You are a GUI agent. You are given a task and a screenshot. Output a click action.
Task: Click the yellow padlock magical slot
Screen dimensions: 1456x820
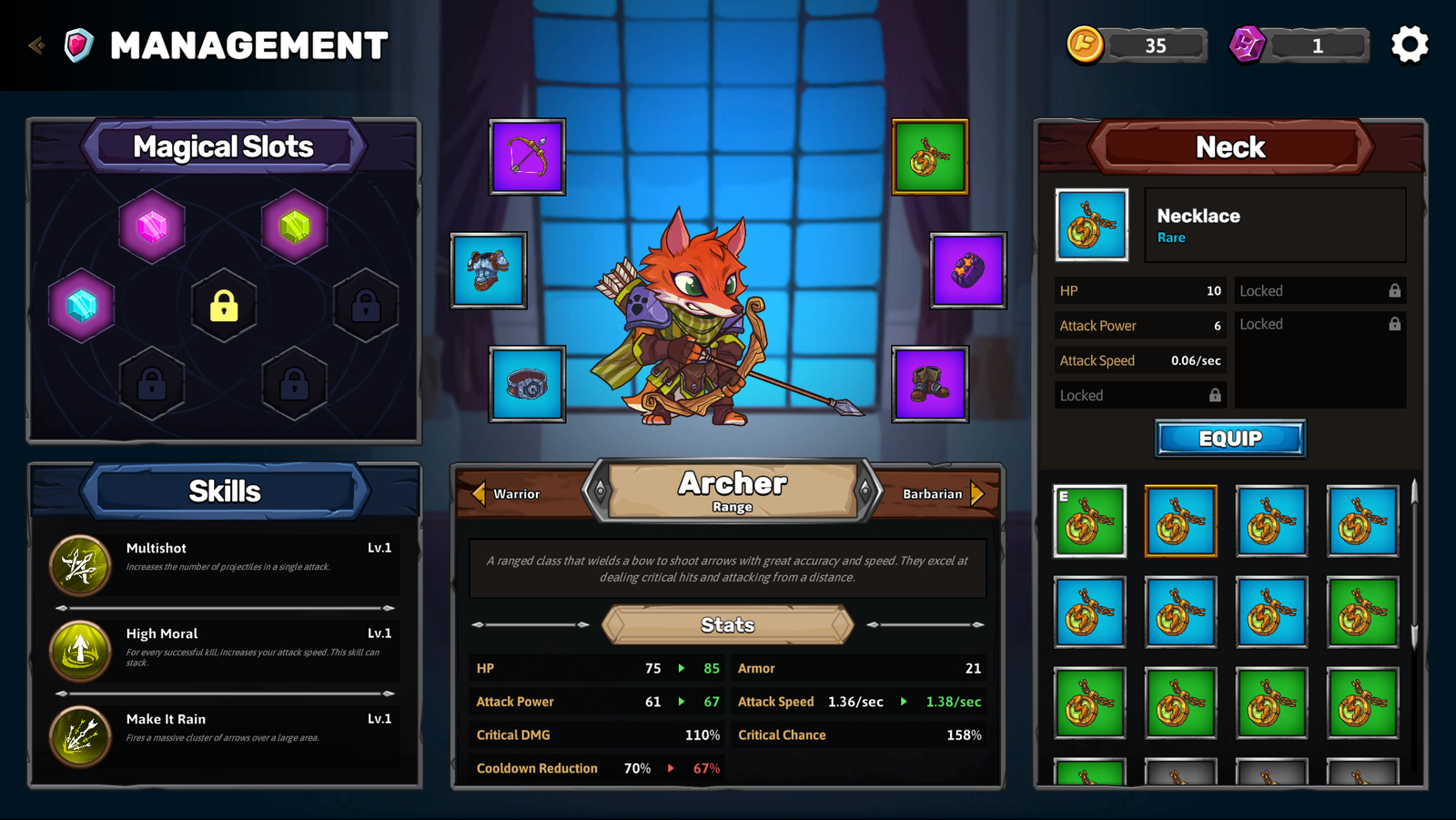point(224,306)
